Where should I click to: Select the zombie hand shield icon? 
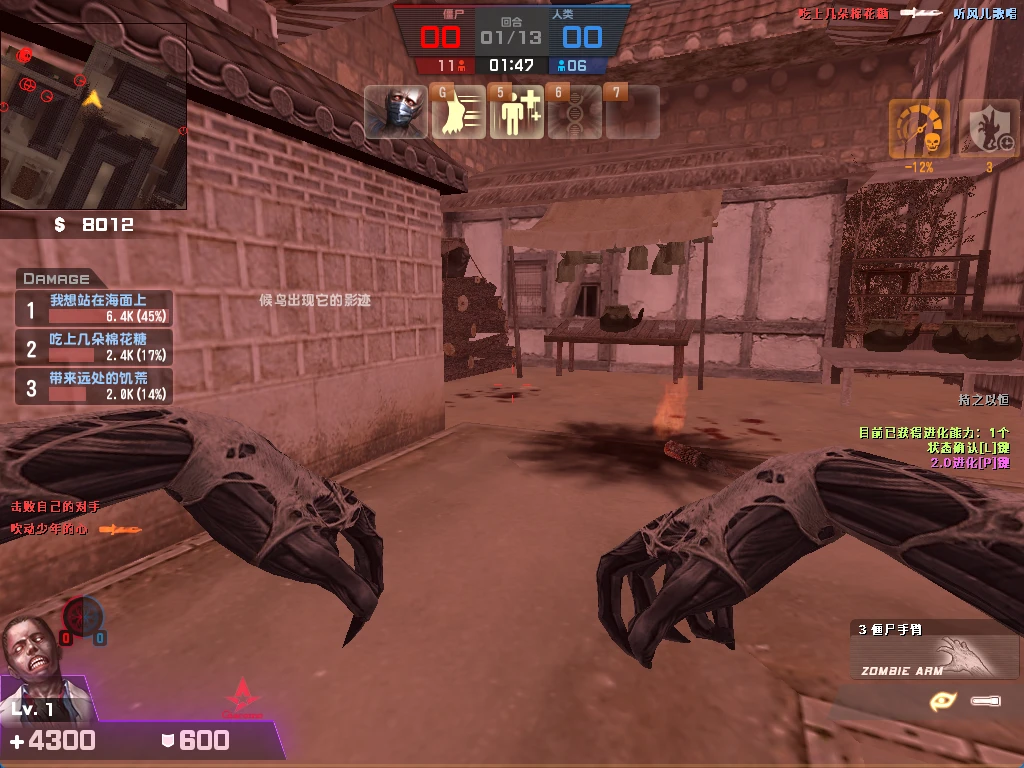[989, 128]
